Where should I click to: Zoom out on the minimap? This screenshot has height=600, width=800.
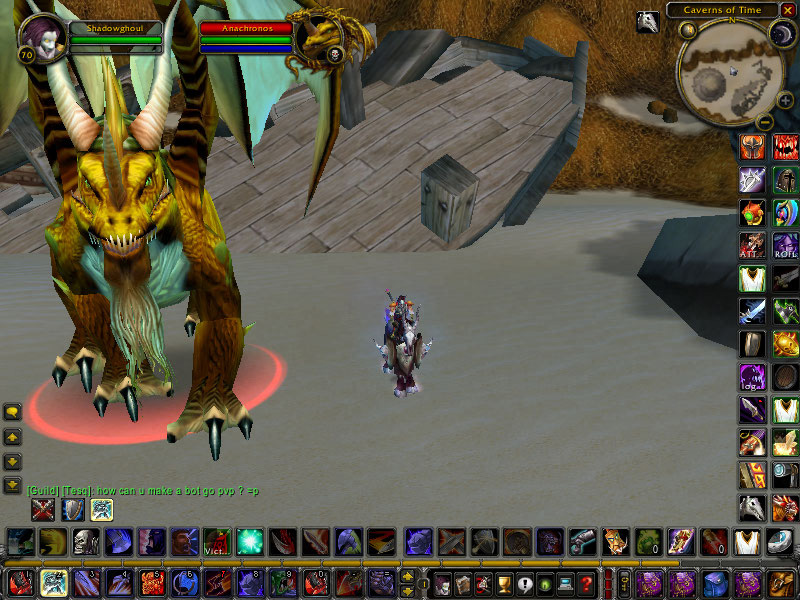(x=763, y=122)
